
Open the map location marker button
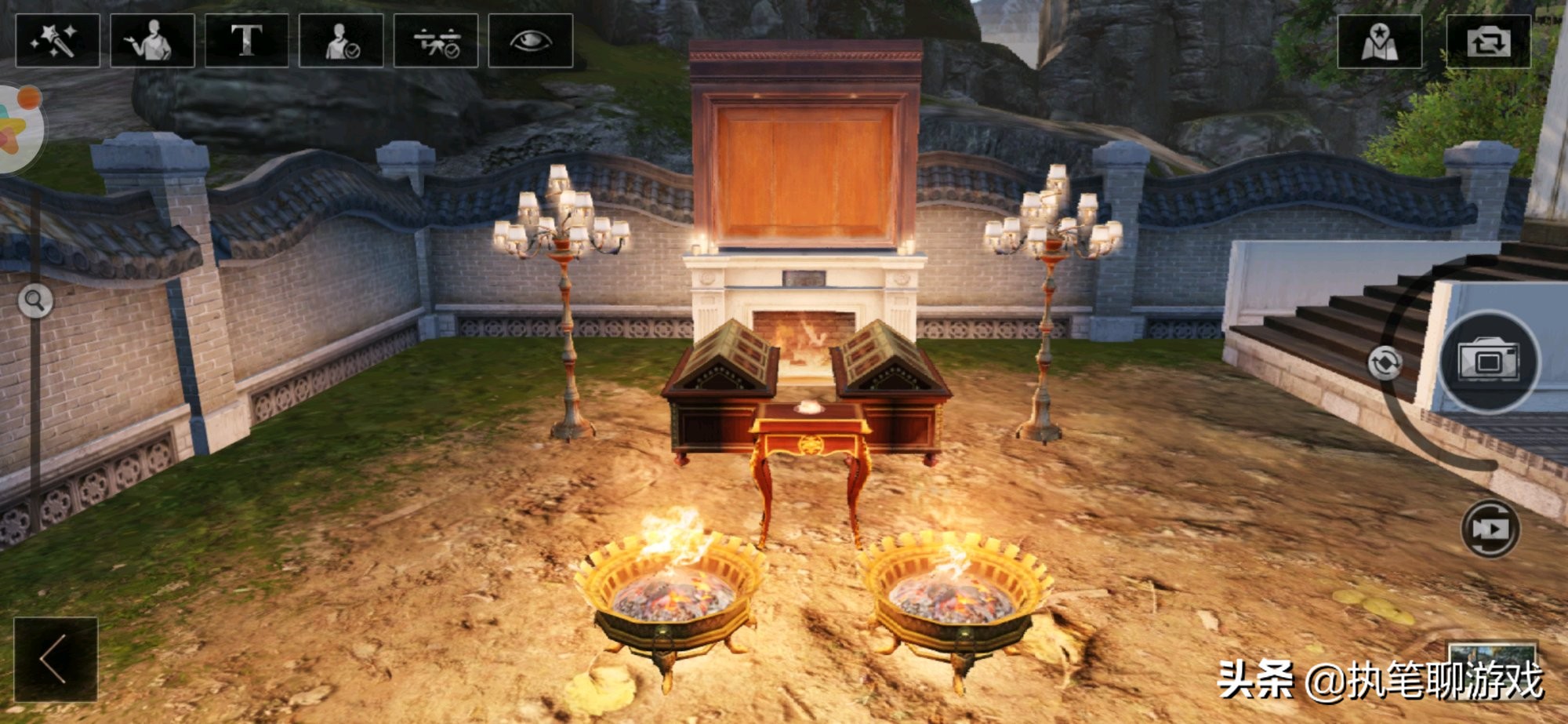(x=1379, y=41)
